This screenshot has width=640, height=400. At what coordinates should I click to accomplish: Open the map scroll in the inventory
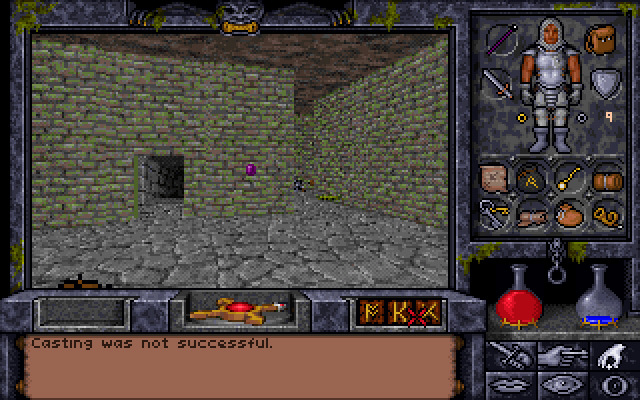[494, 179]
